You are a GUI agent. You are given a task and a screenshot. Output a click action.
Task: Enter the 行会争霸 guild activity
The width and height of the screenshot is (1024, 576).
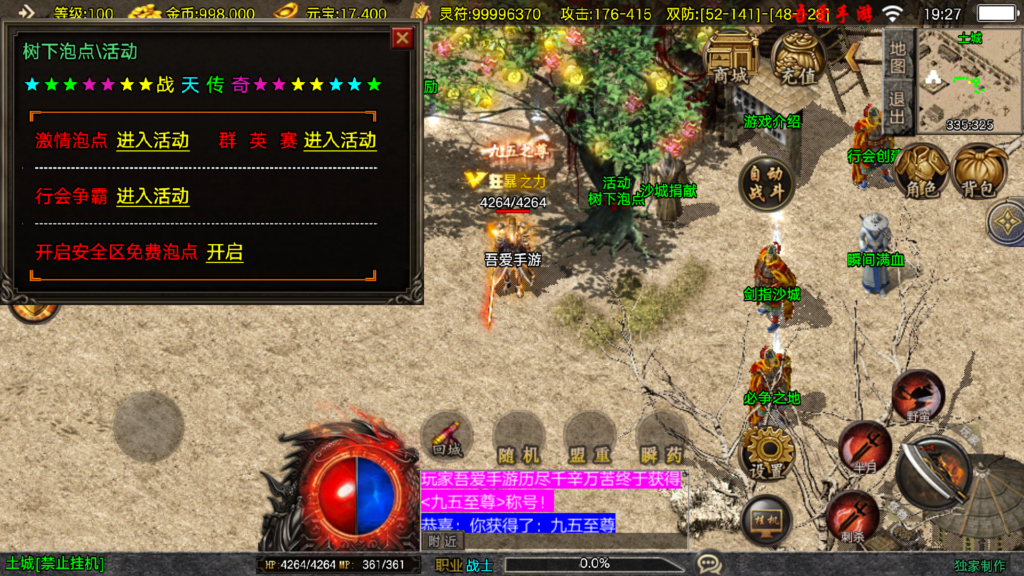pos(153,196)
